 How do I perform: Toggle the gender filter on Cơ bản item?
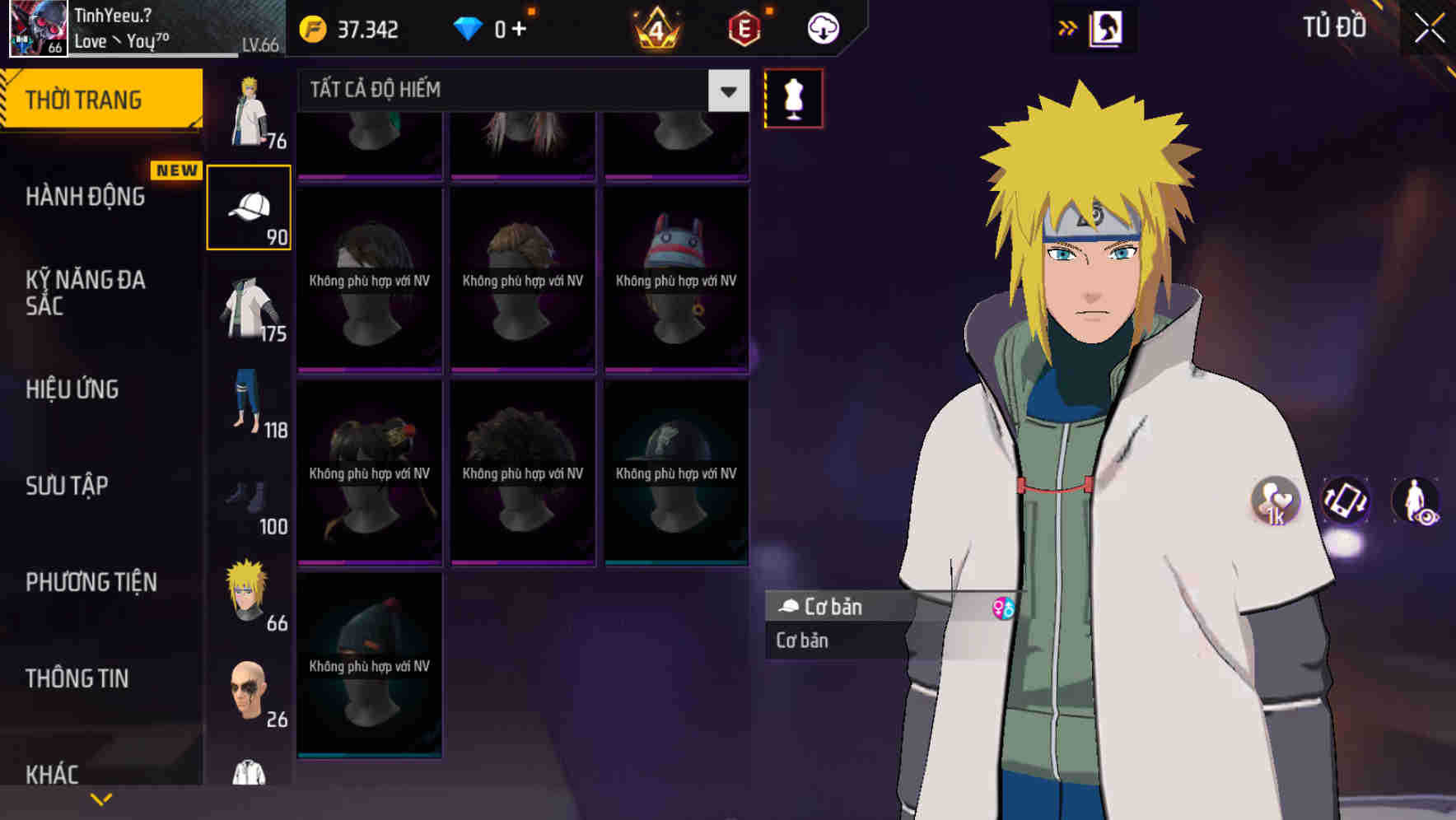(1001, 608)
